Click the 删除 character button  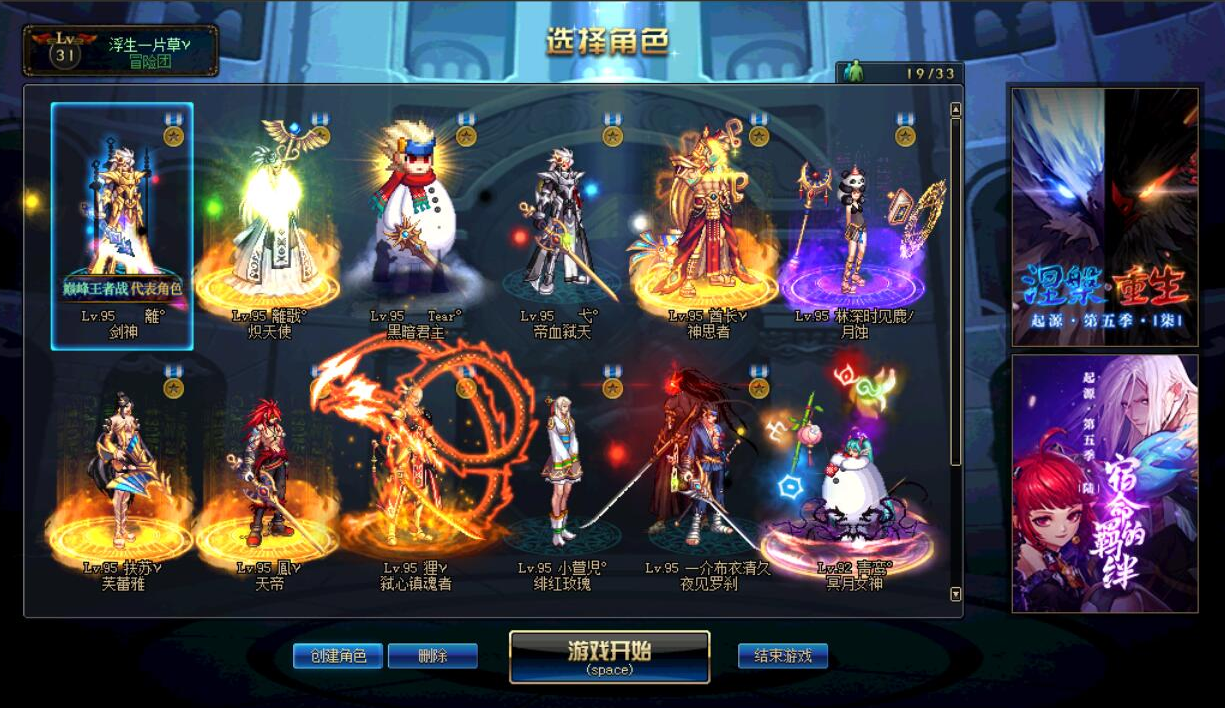tap(432, 656)
